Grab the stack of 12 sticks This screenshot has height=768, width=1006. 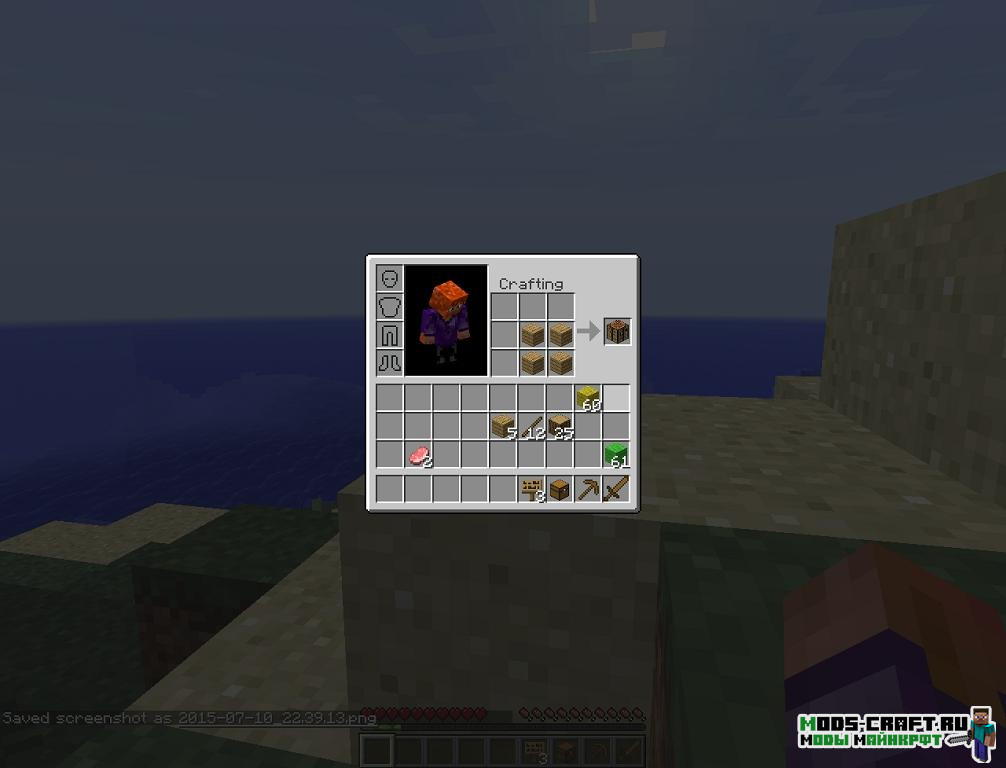pos(532,427)
